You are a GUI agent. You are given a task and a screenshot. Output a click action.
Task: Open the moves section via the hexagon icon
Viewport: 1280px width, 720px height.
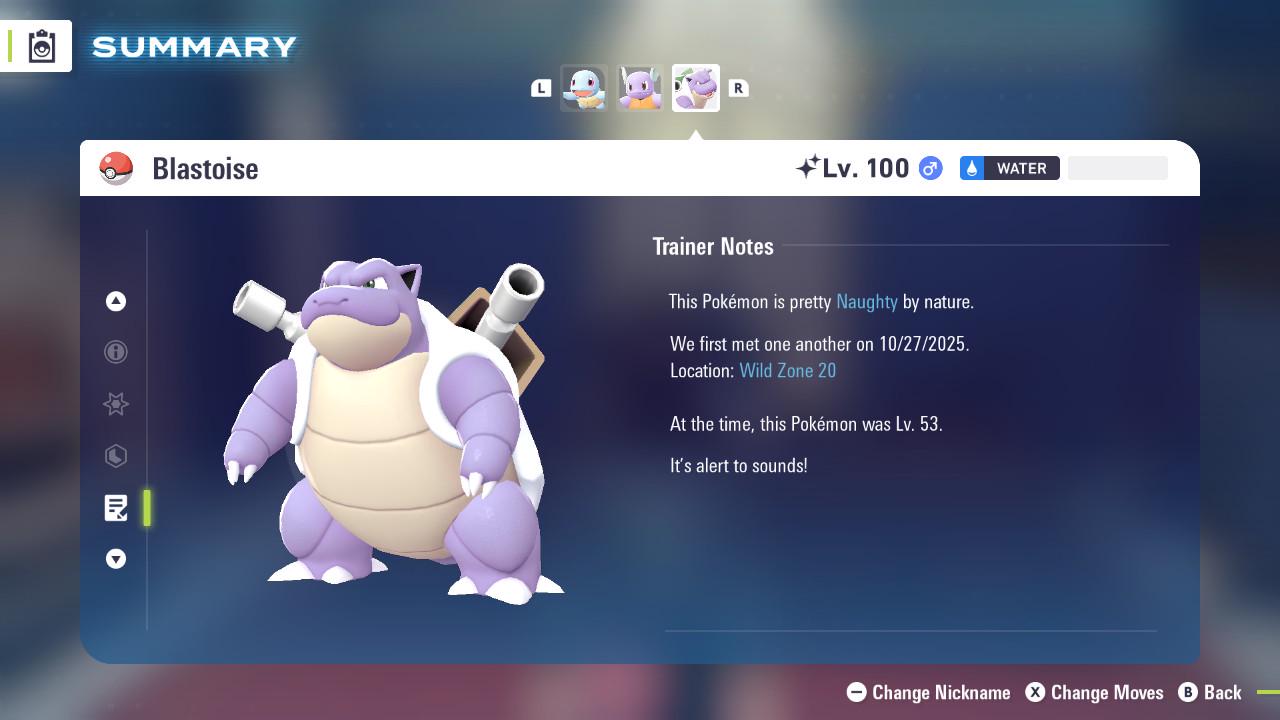pos(115,456)
